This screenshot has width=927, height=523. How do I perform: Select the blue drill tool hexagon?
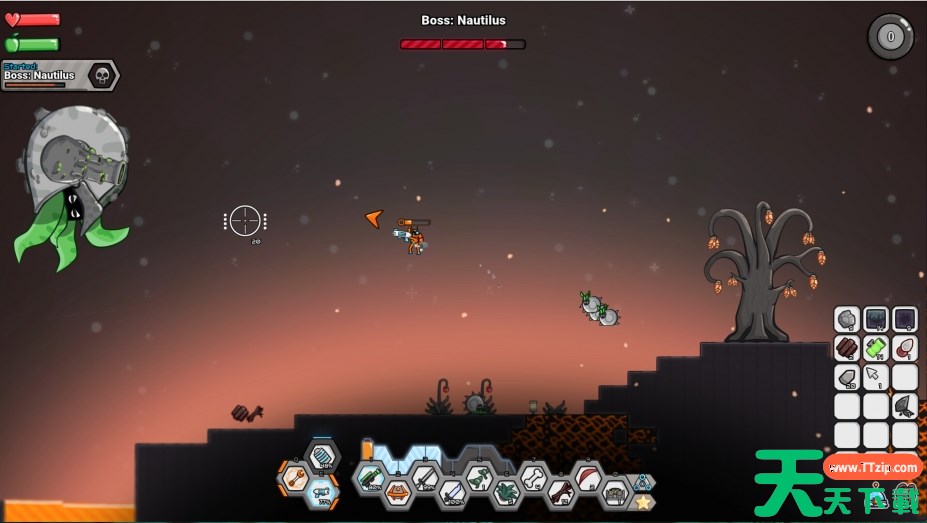click(321, 490)
